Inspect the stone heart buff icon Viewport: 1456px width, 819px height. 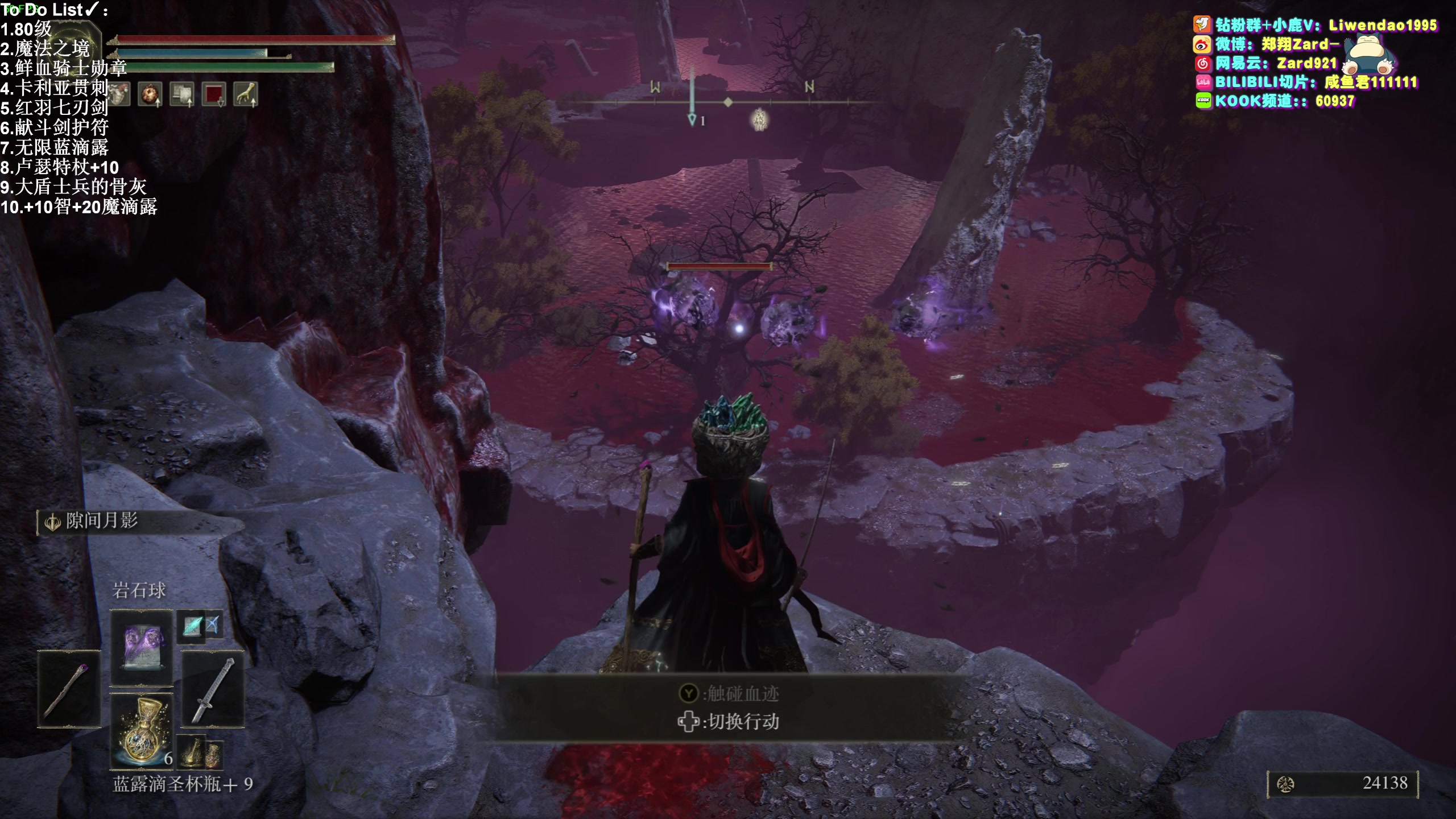point(119,94)
